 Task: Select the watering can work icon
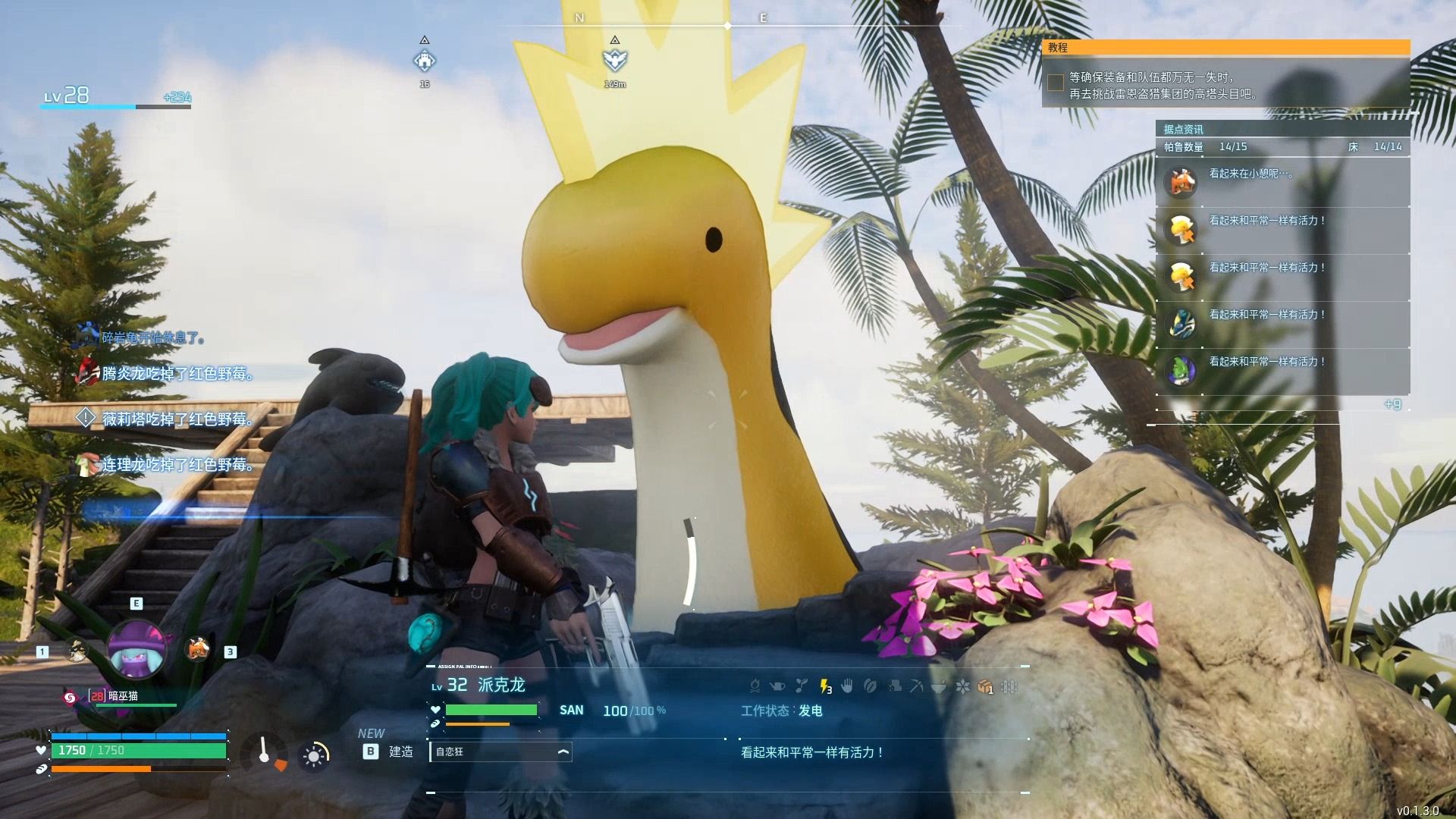click(x=778, y=686)
